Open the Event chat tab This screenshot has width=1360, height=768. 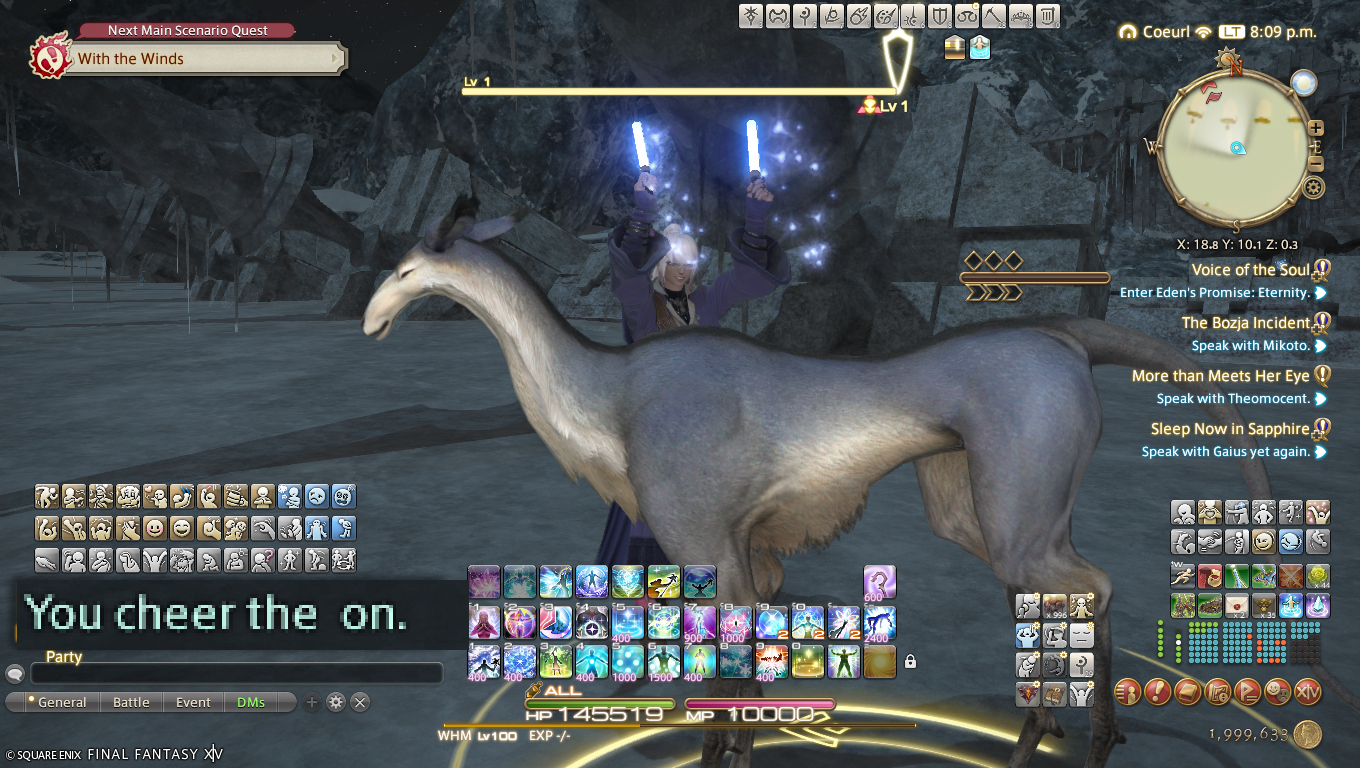point(193,702)
